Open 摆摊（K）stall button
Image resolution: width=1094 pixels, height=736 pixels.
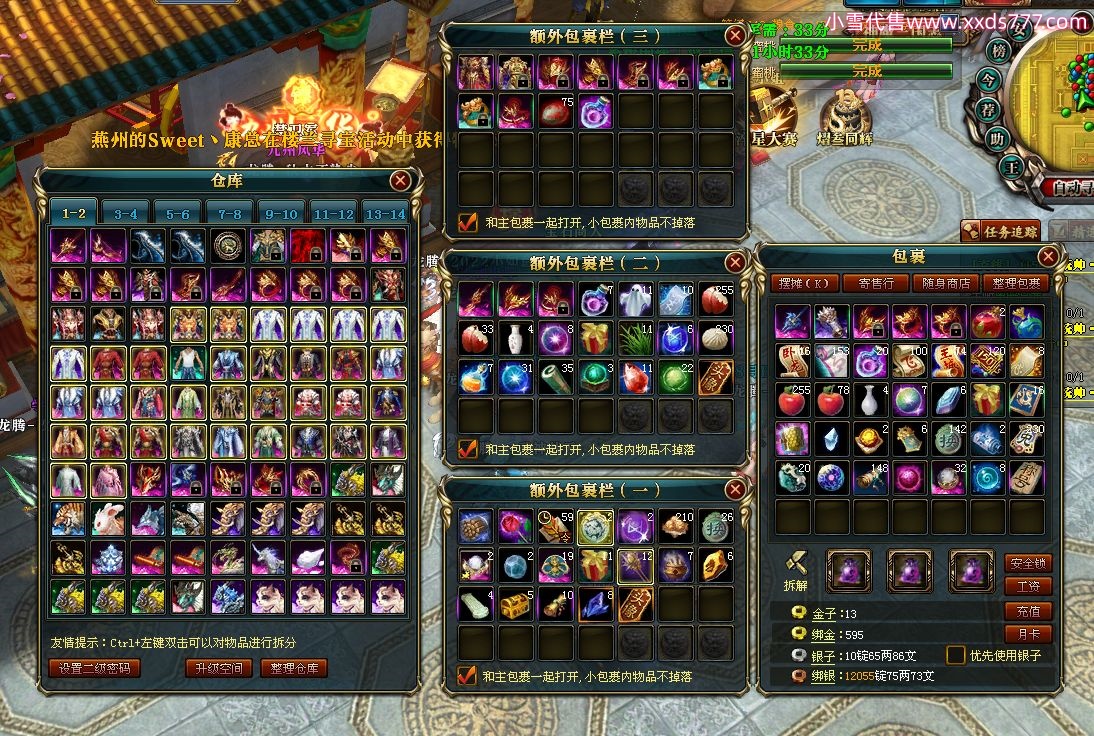[x=807, y=283]
